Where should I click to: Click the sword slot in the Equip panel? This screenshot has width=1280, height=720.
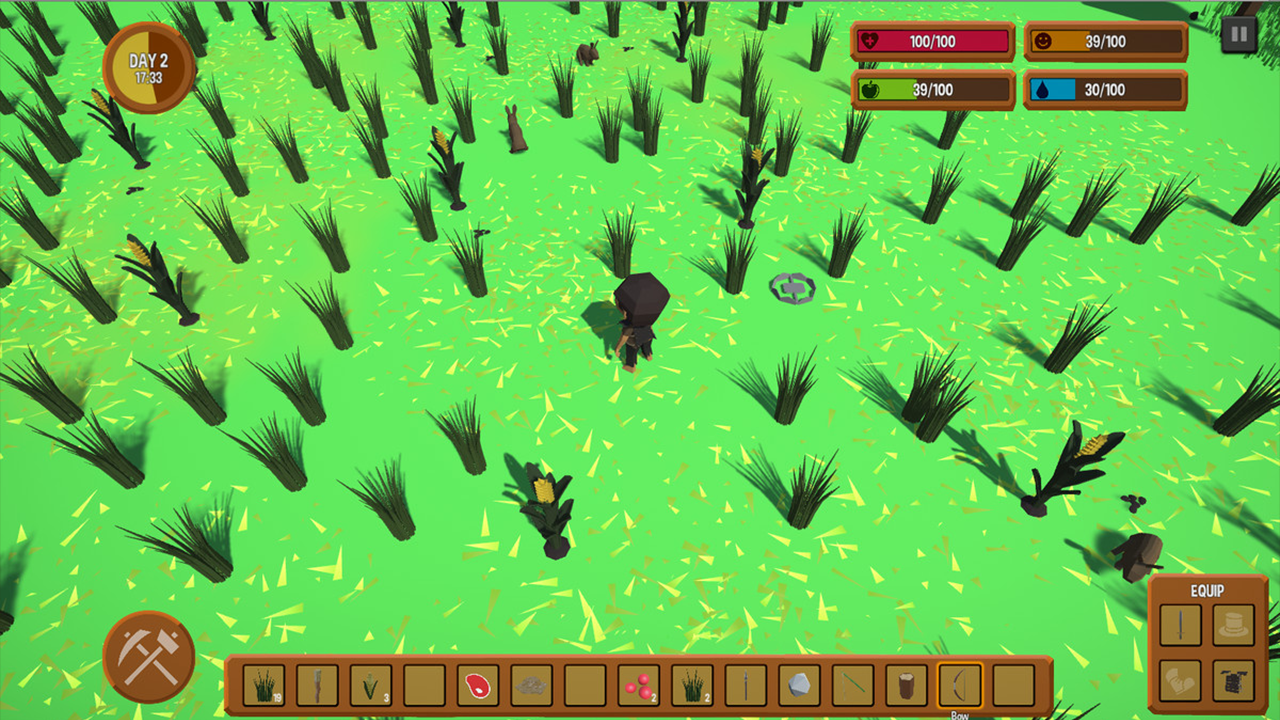pyautogui.click(x=1181, y=625)
